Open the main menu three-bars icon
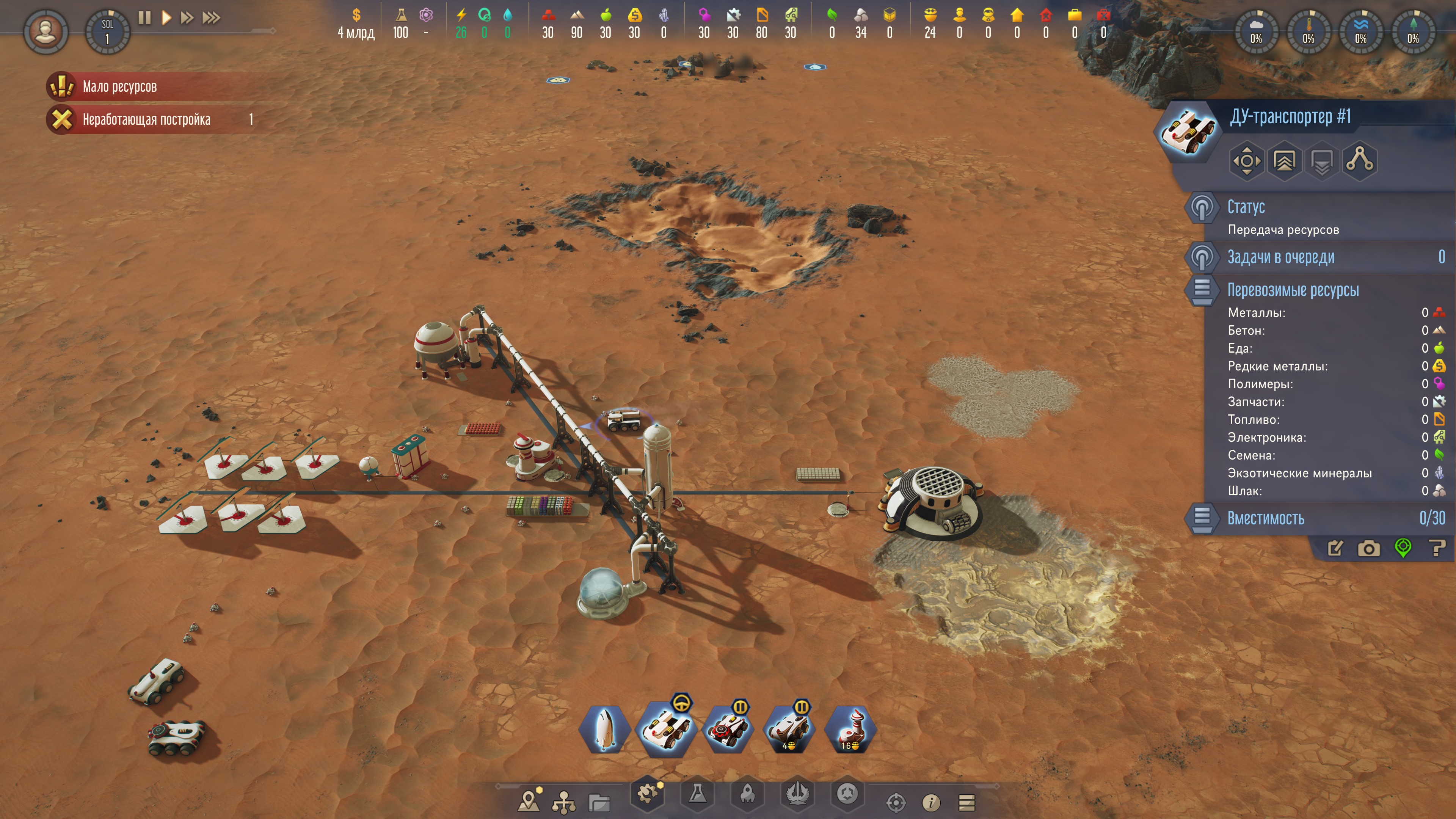The width and height of the screenshot is (1456, 819). (966, 802)
